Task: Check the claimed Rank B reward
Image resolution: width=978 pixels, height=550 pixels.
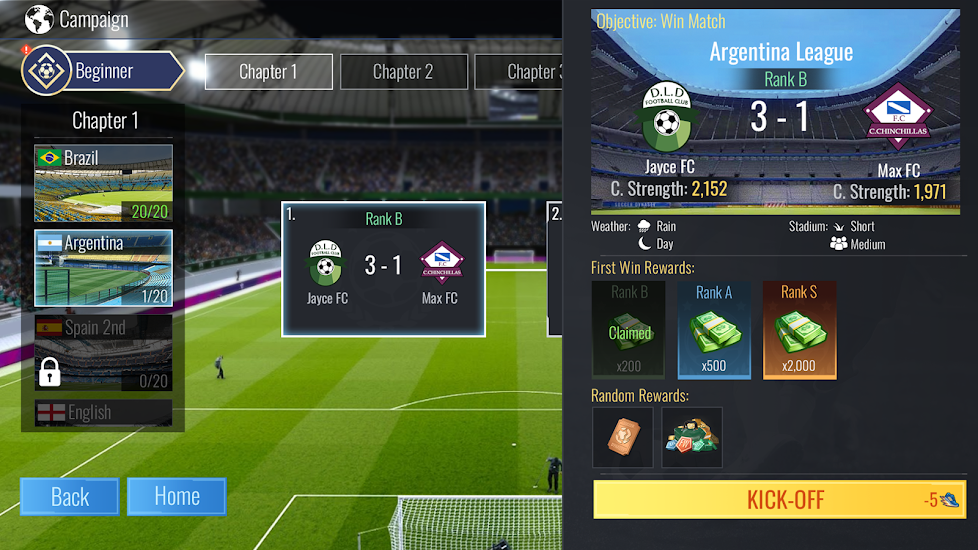Action: tap(629, 330)
